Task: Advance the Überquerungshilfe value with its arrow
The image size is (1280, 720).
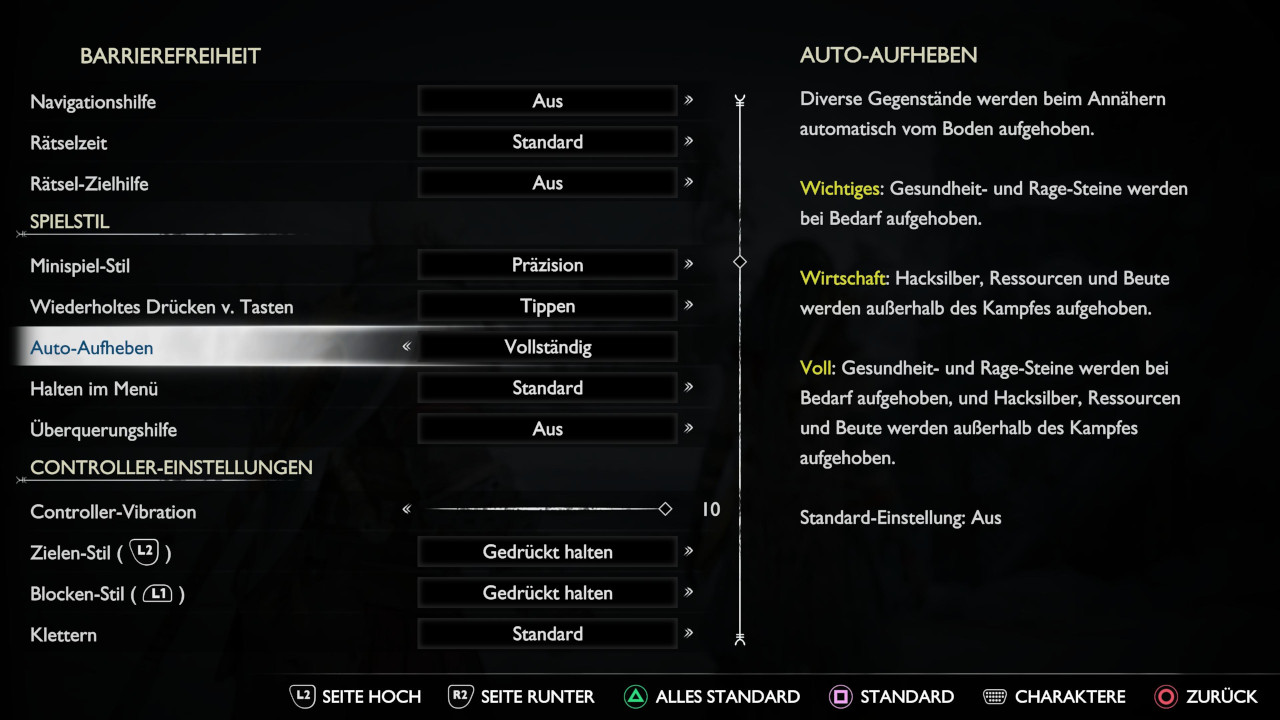Action: point(688,428)
